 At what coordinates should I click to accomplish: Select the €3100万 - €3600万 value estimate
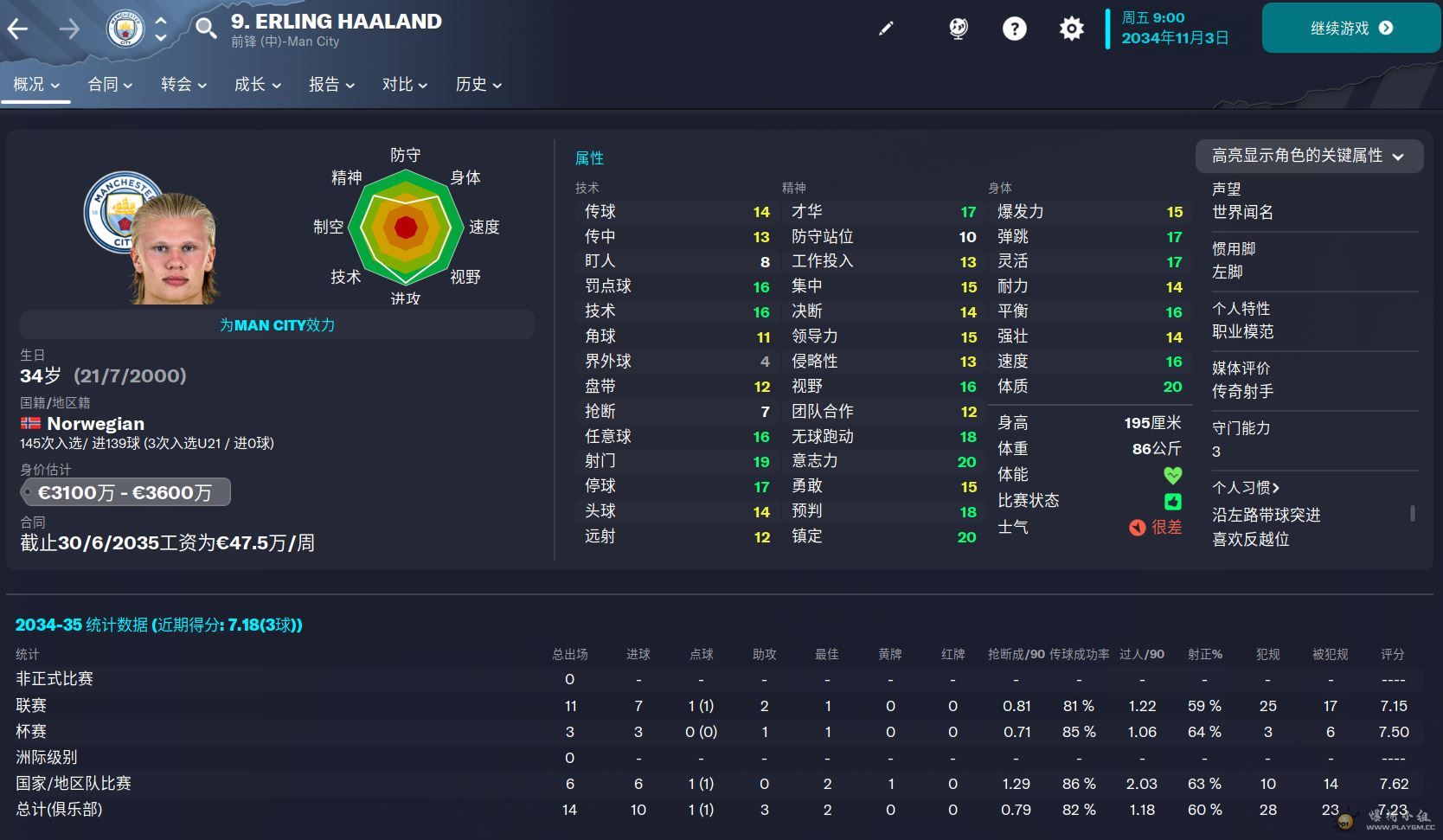tap(125, 493)
